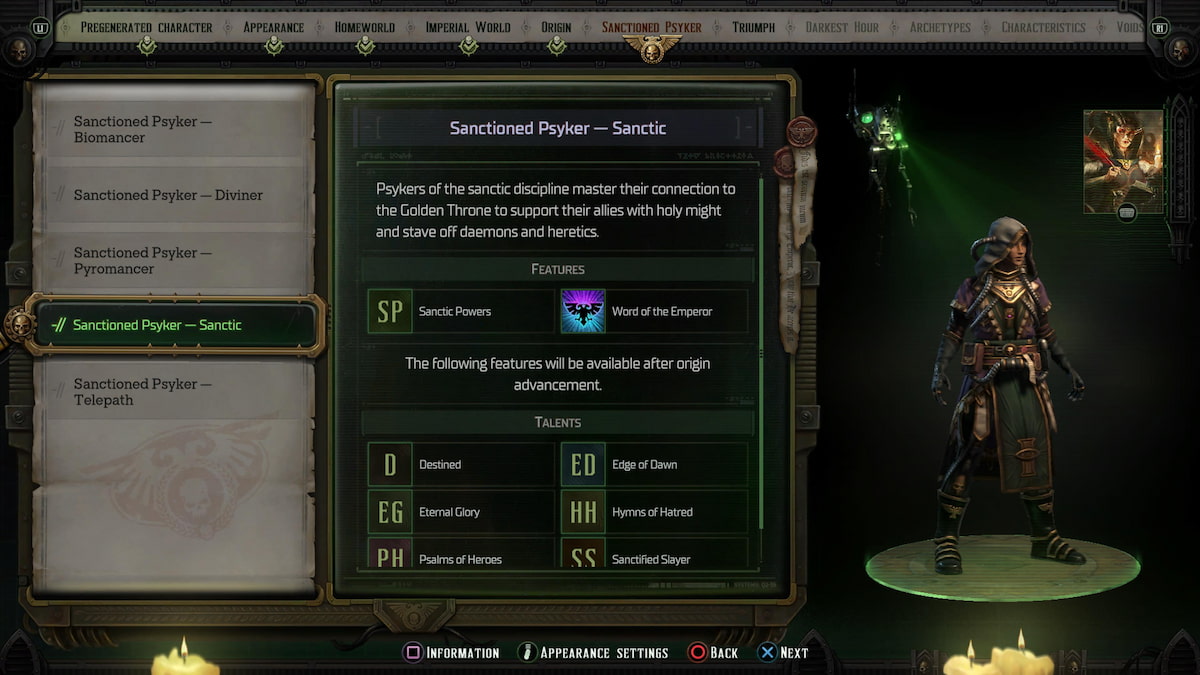Click the character portrait thumbnail
This screenshot has height=675, width=1200.
click(x=1123, y=161)
